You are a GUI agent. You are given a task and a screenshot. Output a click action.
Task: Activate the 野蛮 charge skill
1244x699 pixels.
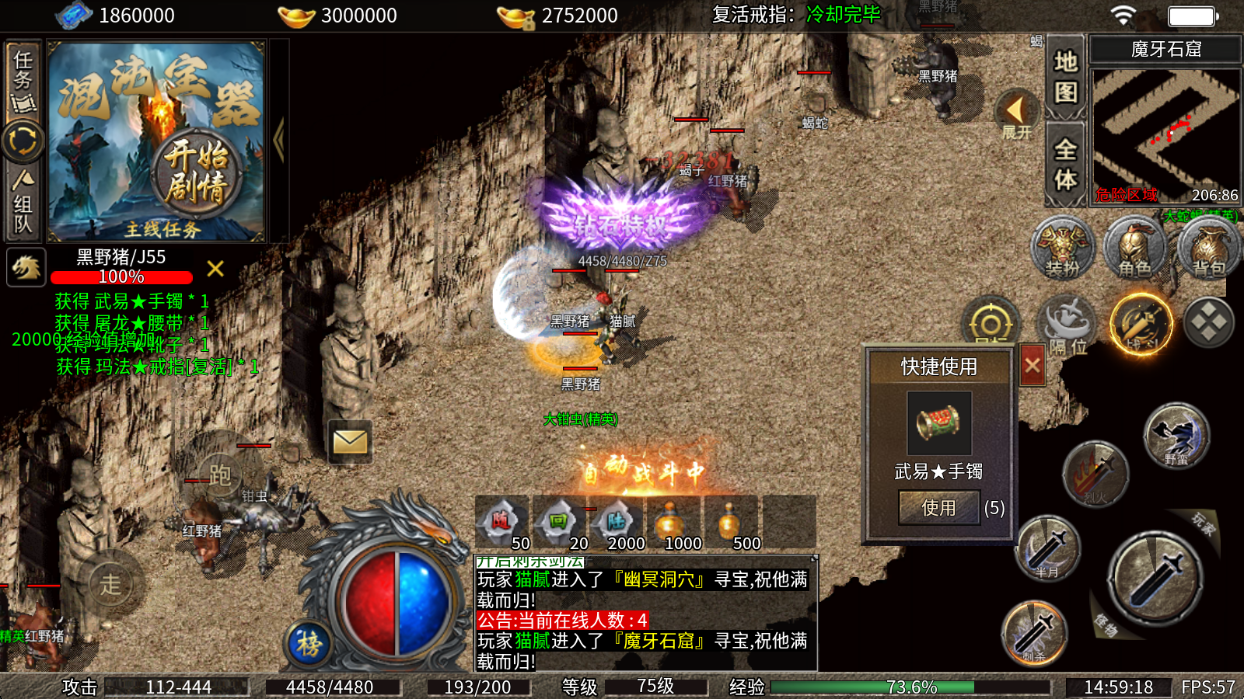coord(1177,436)
